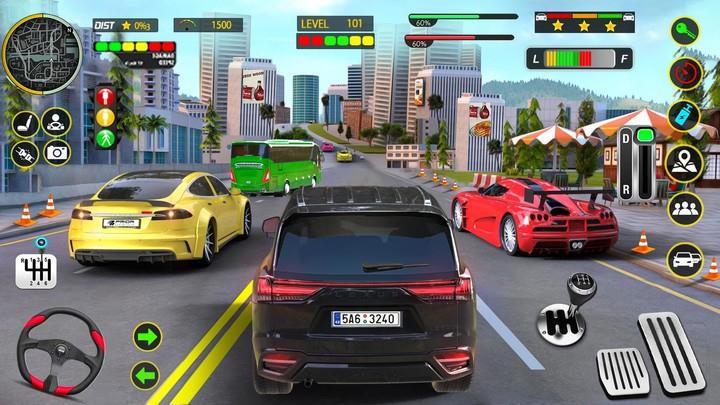Open the map location pin button
The height and width of the screenshot is (405, 720).
click(x=685, y=162)
